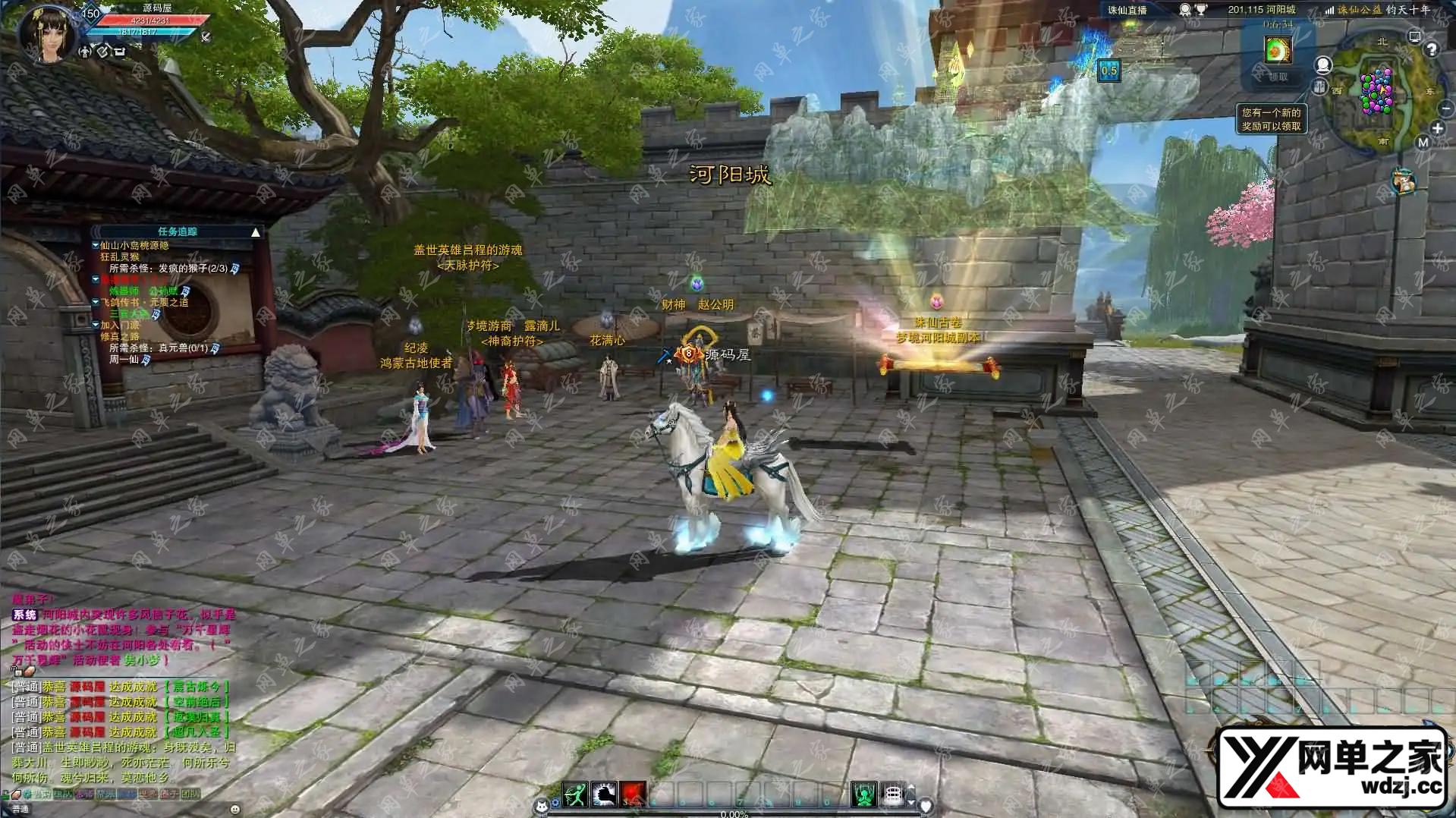Activate the green archer skill
The height and width of the screenshot is (818, 1456).
pyautogui.click(x=574, y=794)
